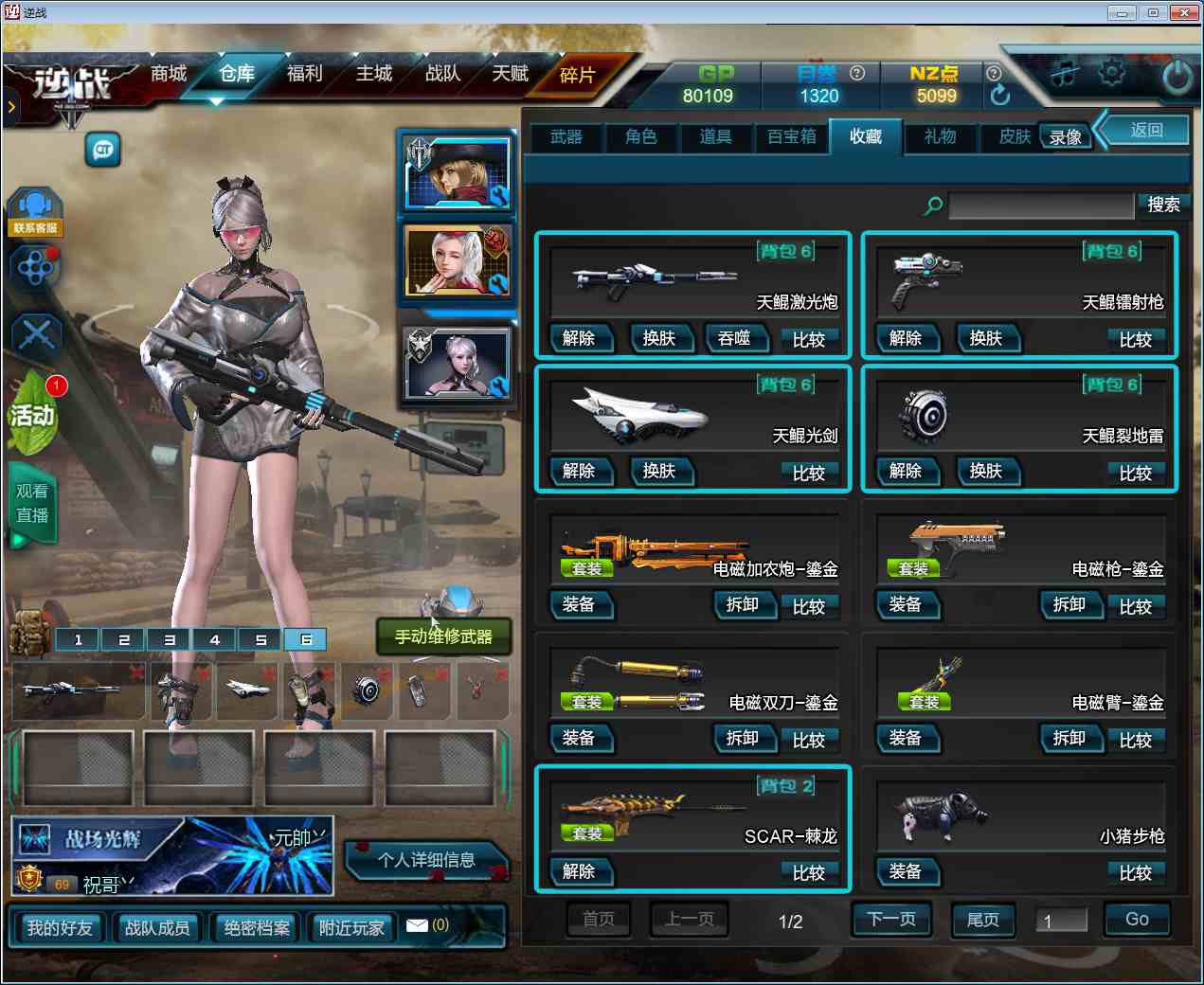
Task: Click the 吞噬 button for 天鲲激光炮
Action: tap(734, 338)
